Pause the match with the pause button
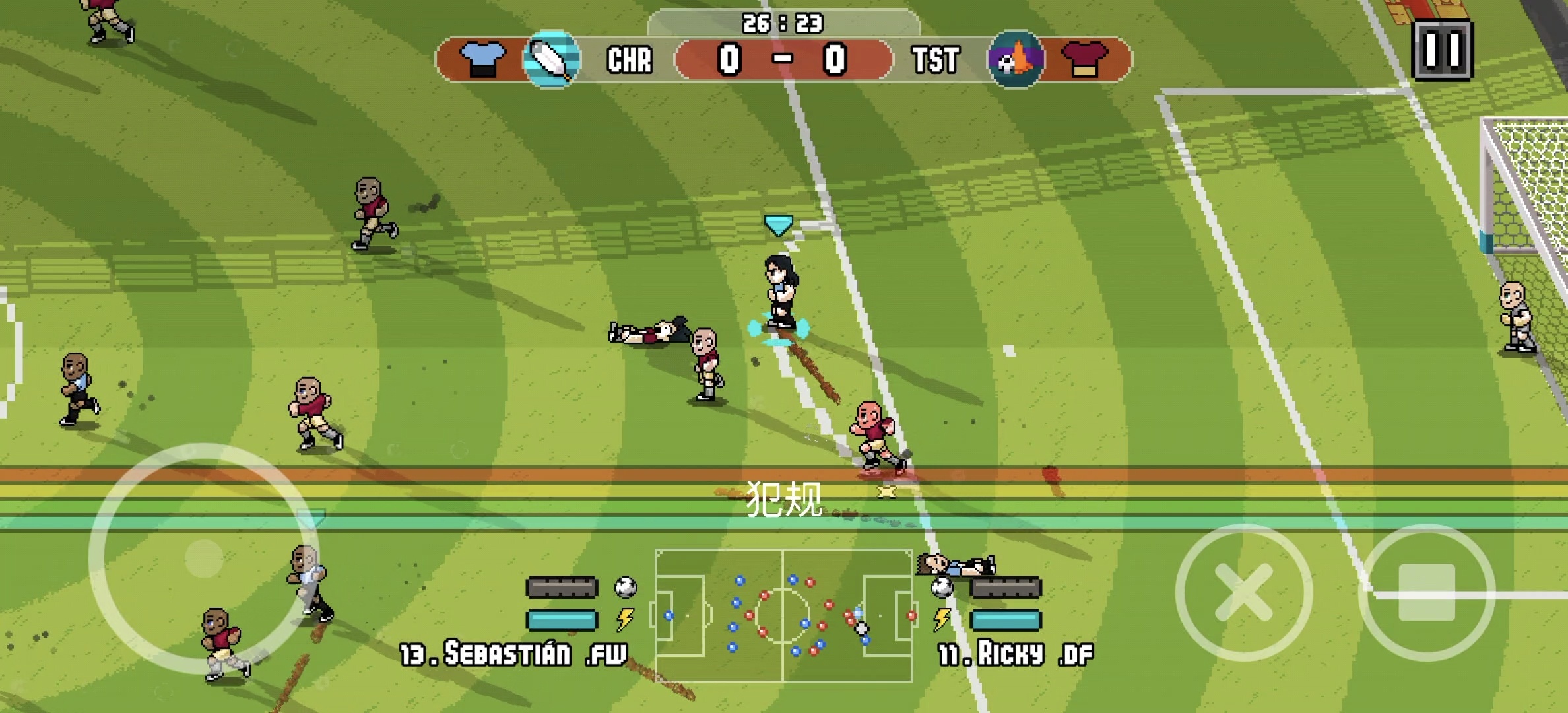Screen dimensions: 1568x713 (x=1442, y=50)
